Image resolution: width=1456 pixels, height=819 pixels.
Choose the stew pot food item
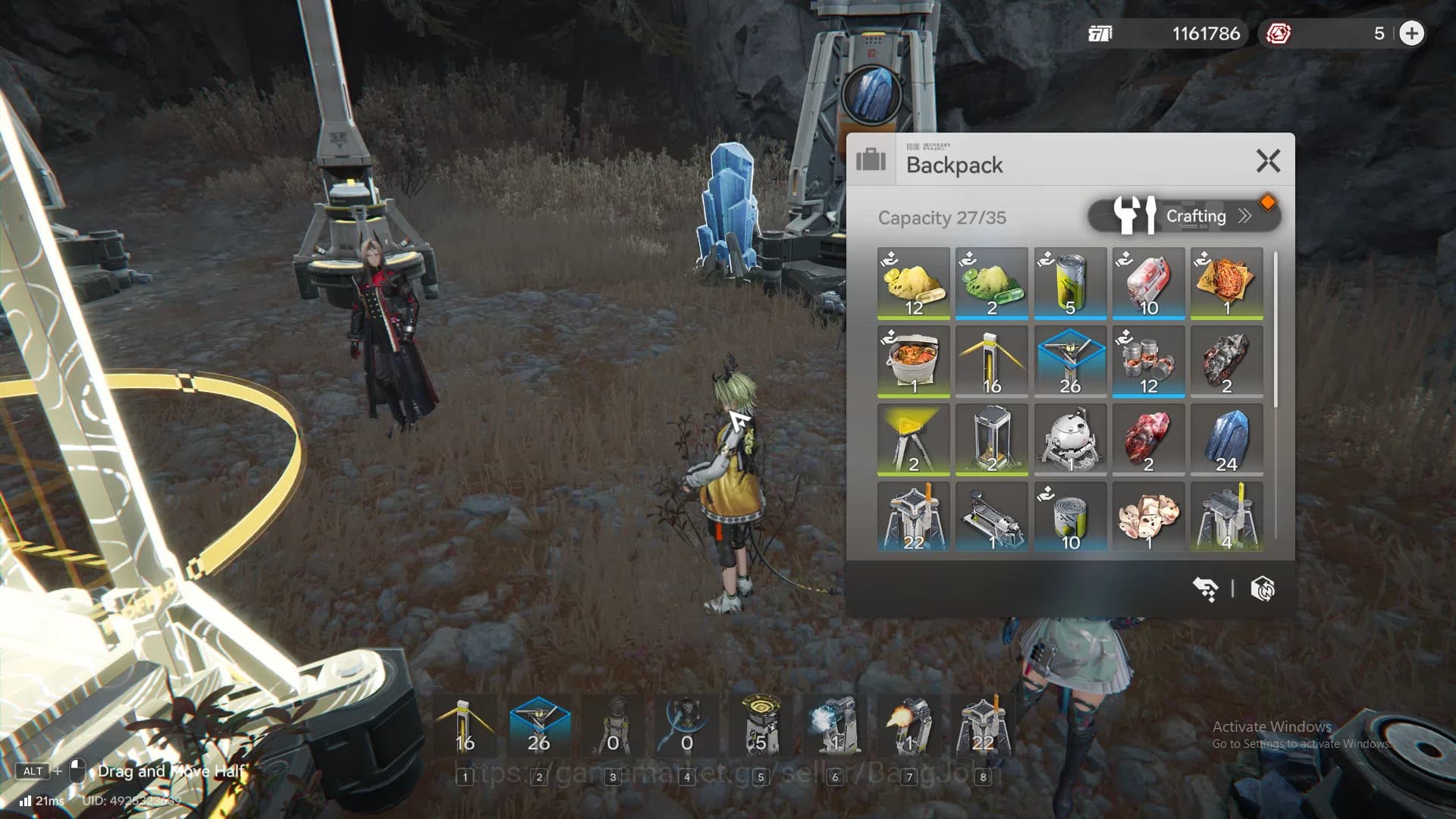point(913,361)
